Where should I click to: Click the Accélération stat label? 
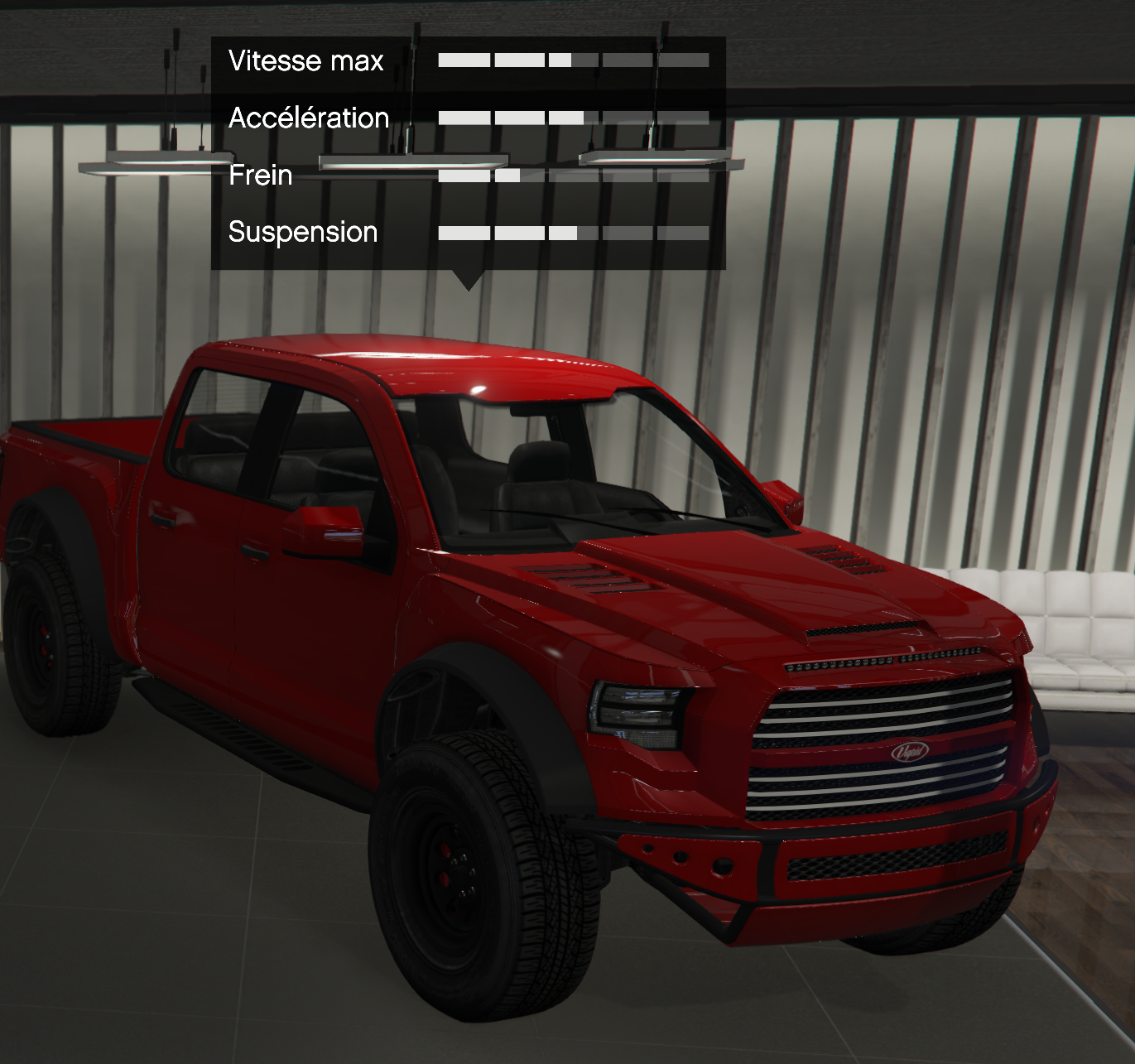pos(308,118)
